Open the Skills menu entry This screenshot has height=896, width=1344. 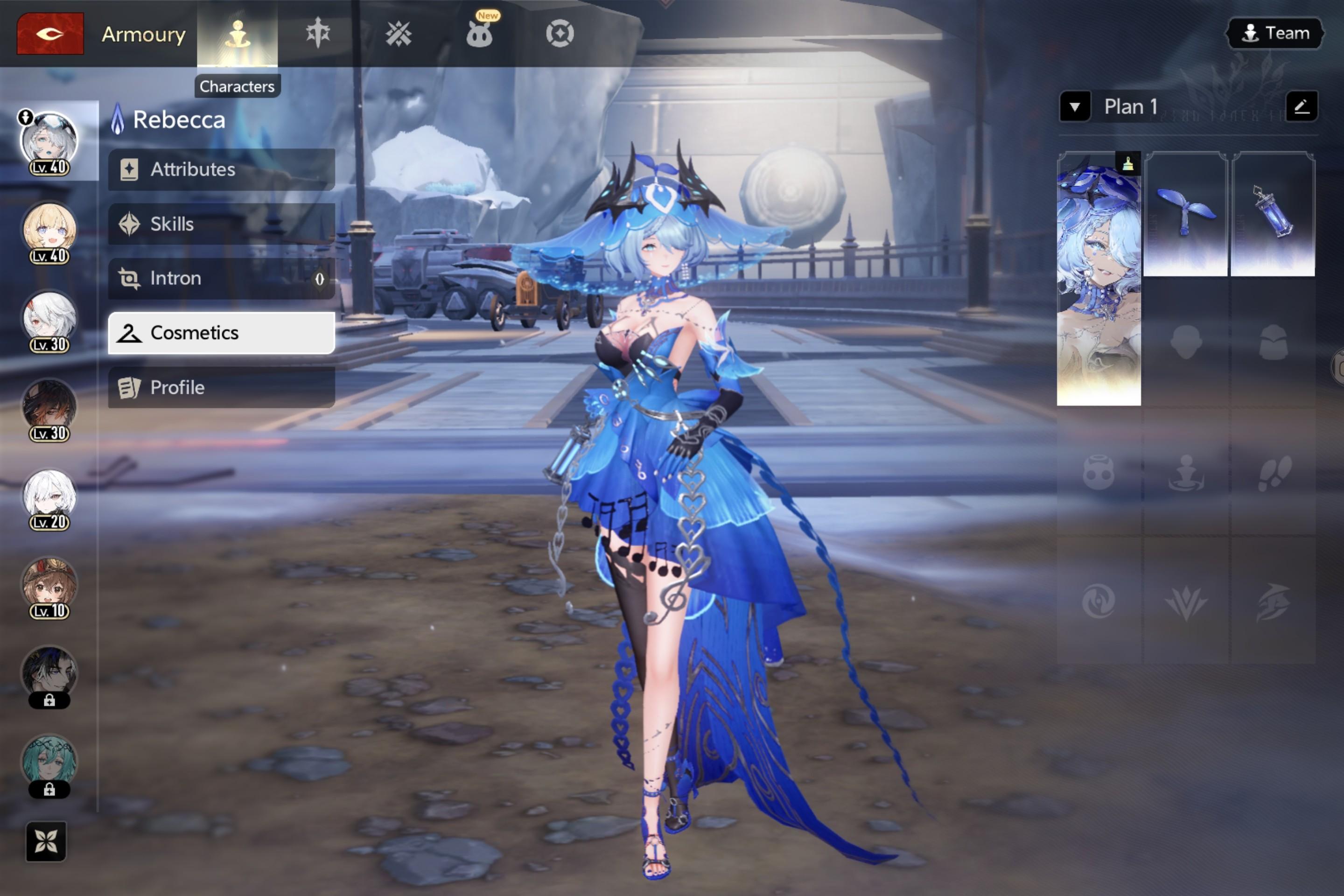pyautogui.click(x=221, y=224)
